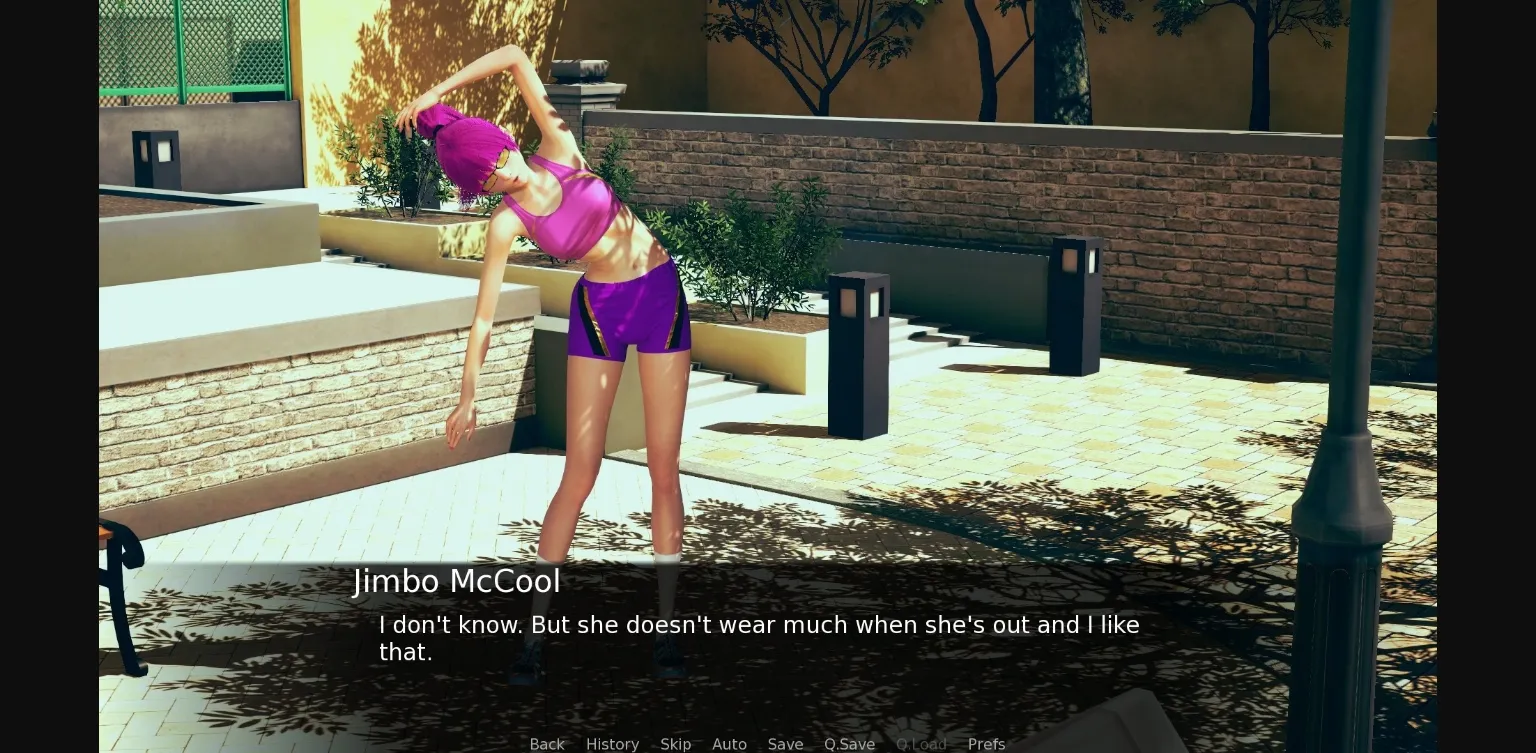Image resolution: width=1536 pixels, height=753 pixels.
Task: Toggle Skip mode for dialogue
Action: pos(675,744)
